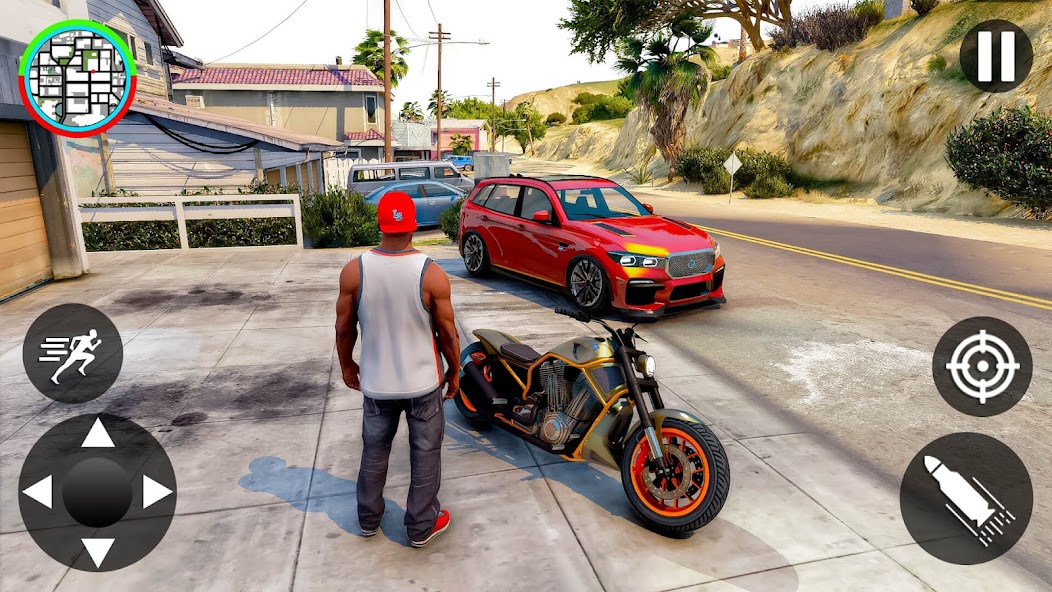The width and height of the screenshot is (1052, 592).
Task: Tap the D-pad right arrow
Action: [157, 491]
